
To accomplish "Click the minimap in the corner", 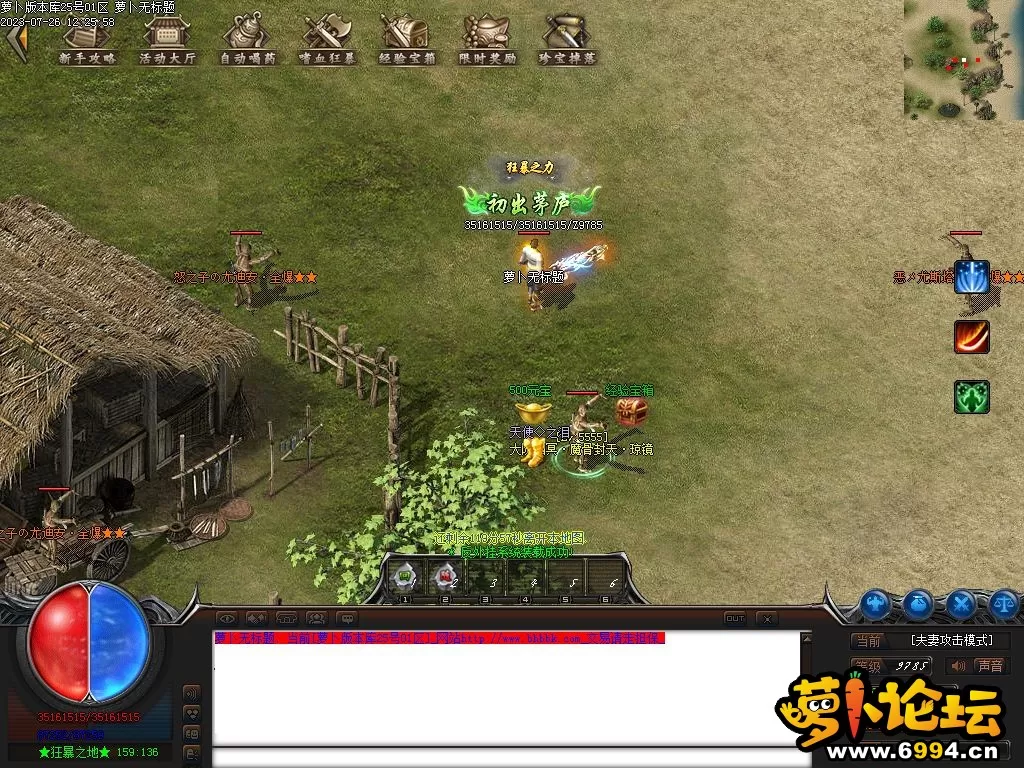I will click(x=963, y=59).
